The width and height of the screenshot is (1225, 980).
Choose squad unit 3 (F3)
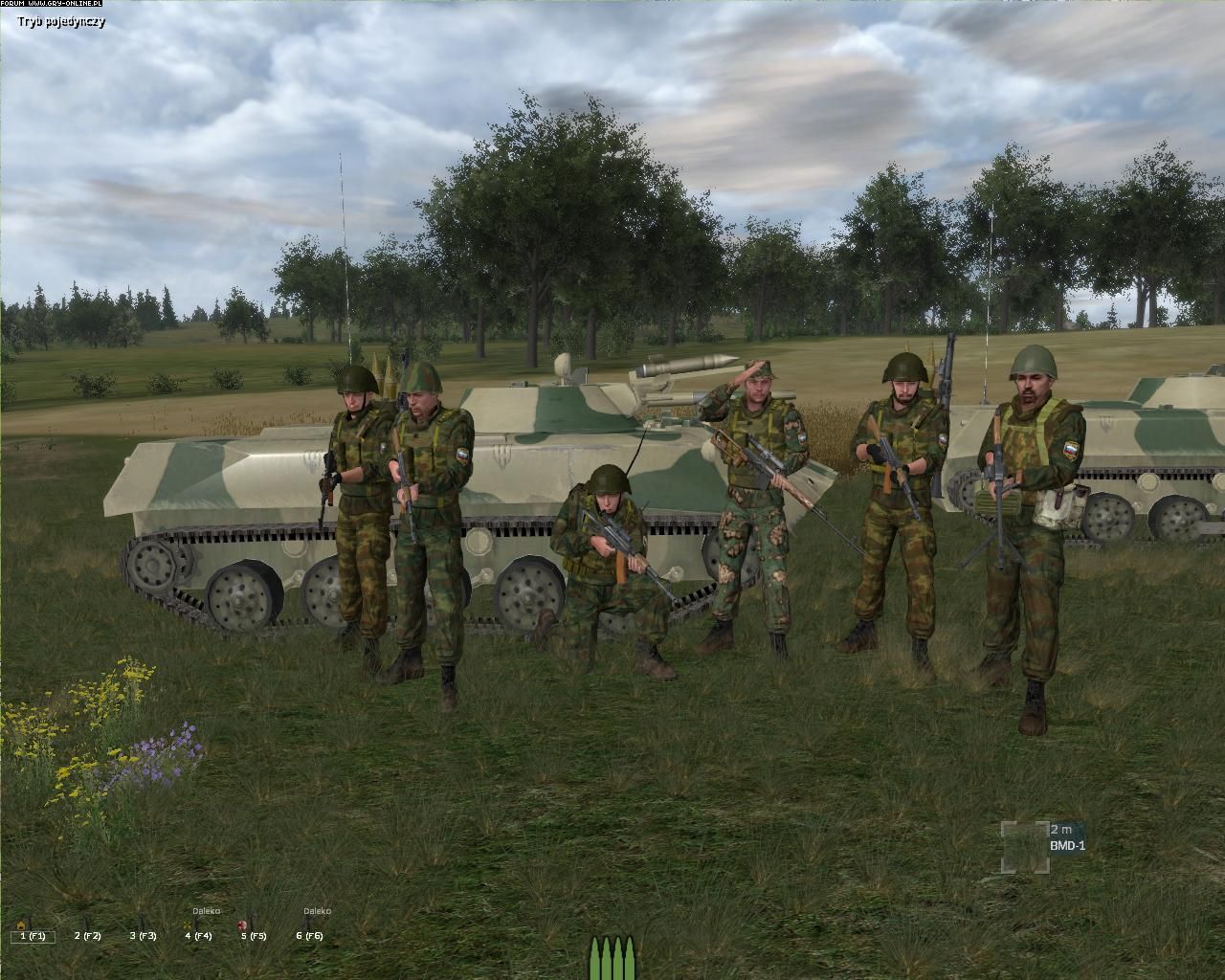(144, 936)
